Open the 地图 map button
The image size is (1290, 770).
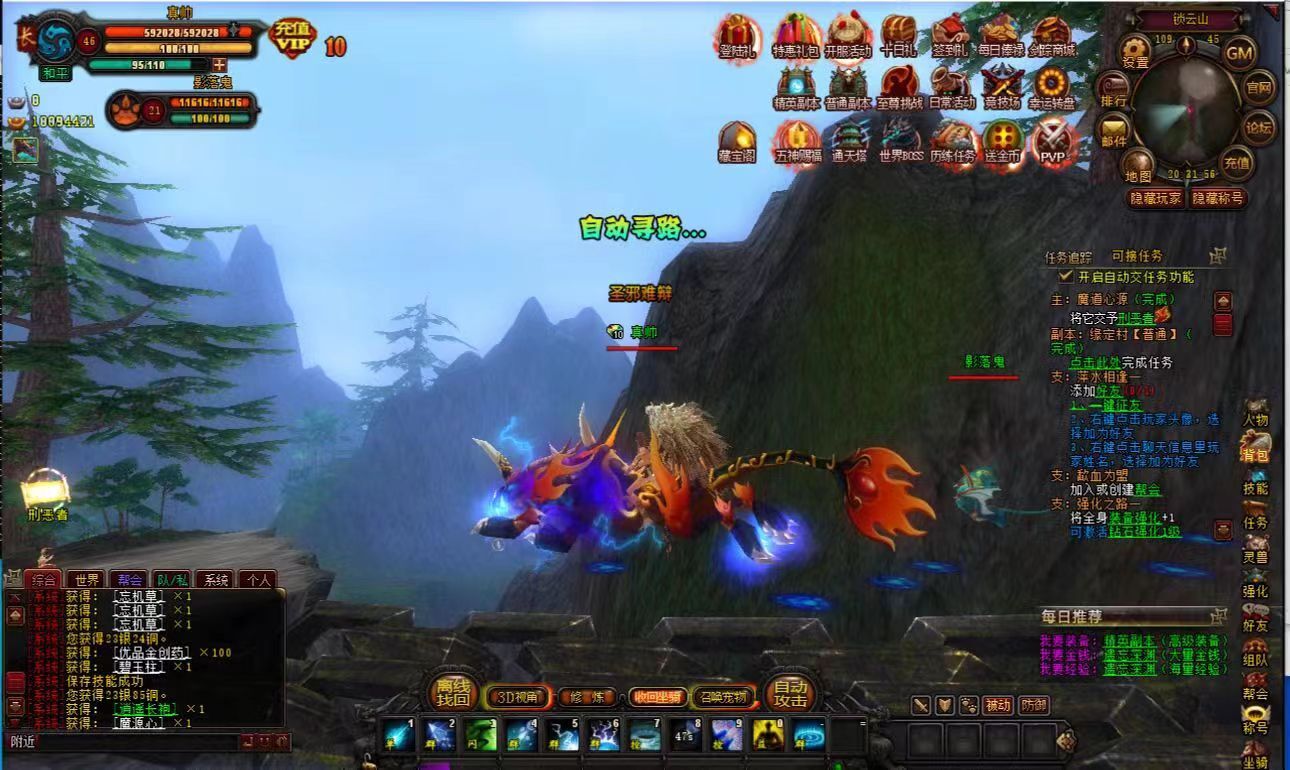(1138, 165)
